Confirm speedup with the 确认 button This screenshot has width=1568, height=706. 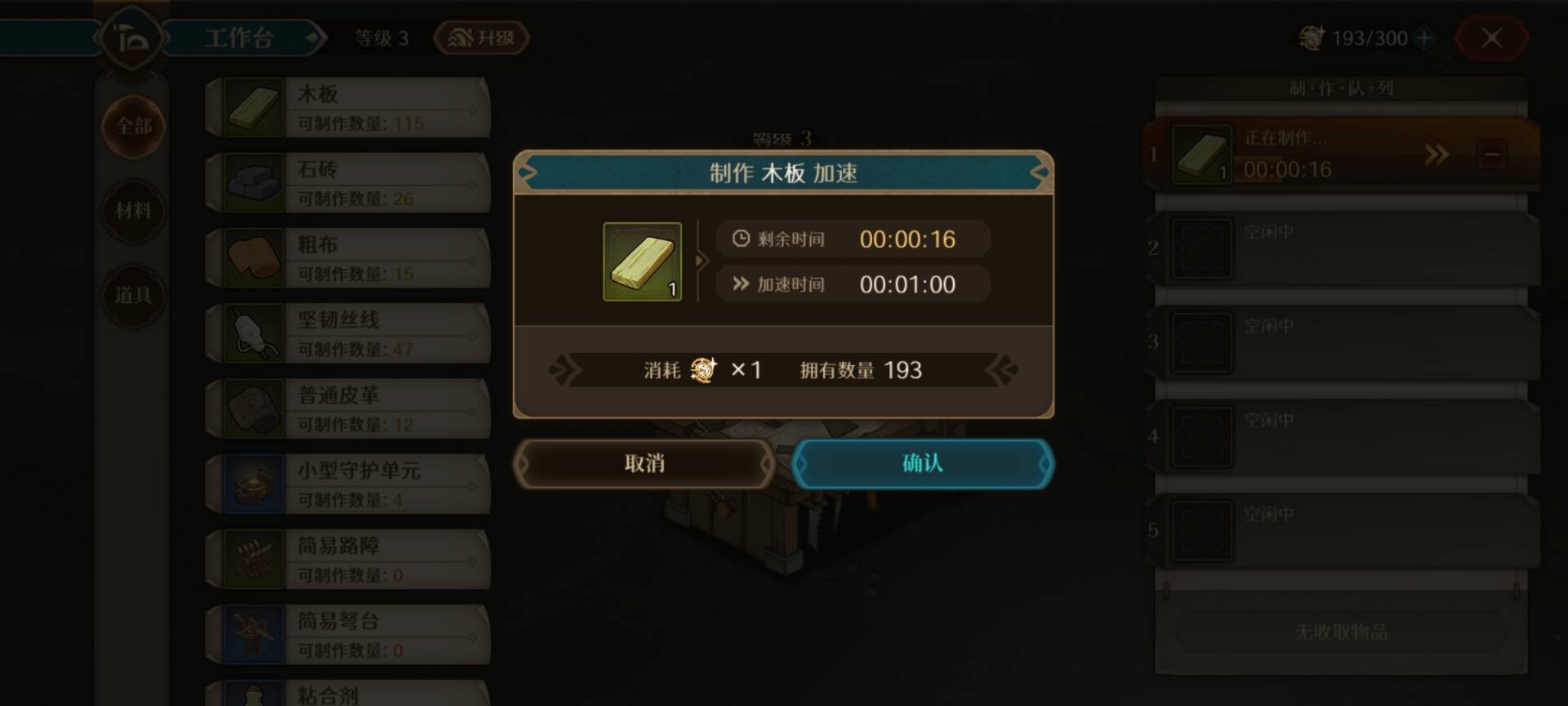921,463
